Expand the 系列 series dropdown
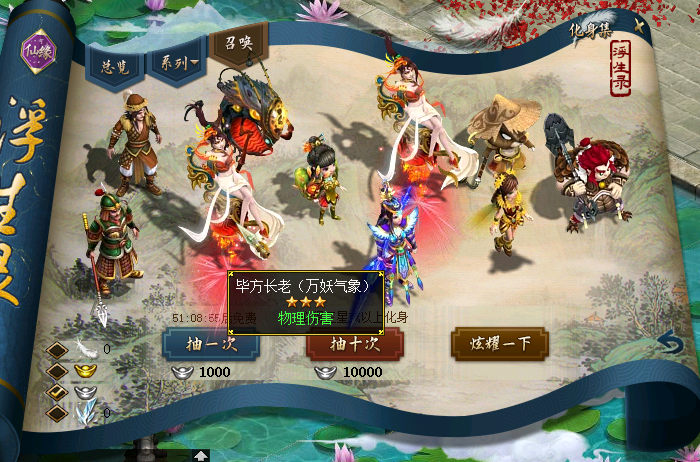 pyautogui.click(x=174, y=63)
